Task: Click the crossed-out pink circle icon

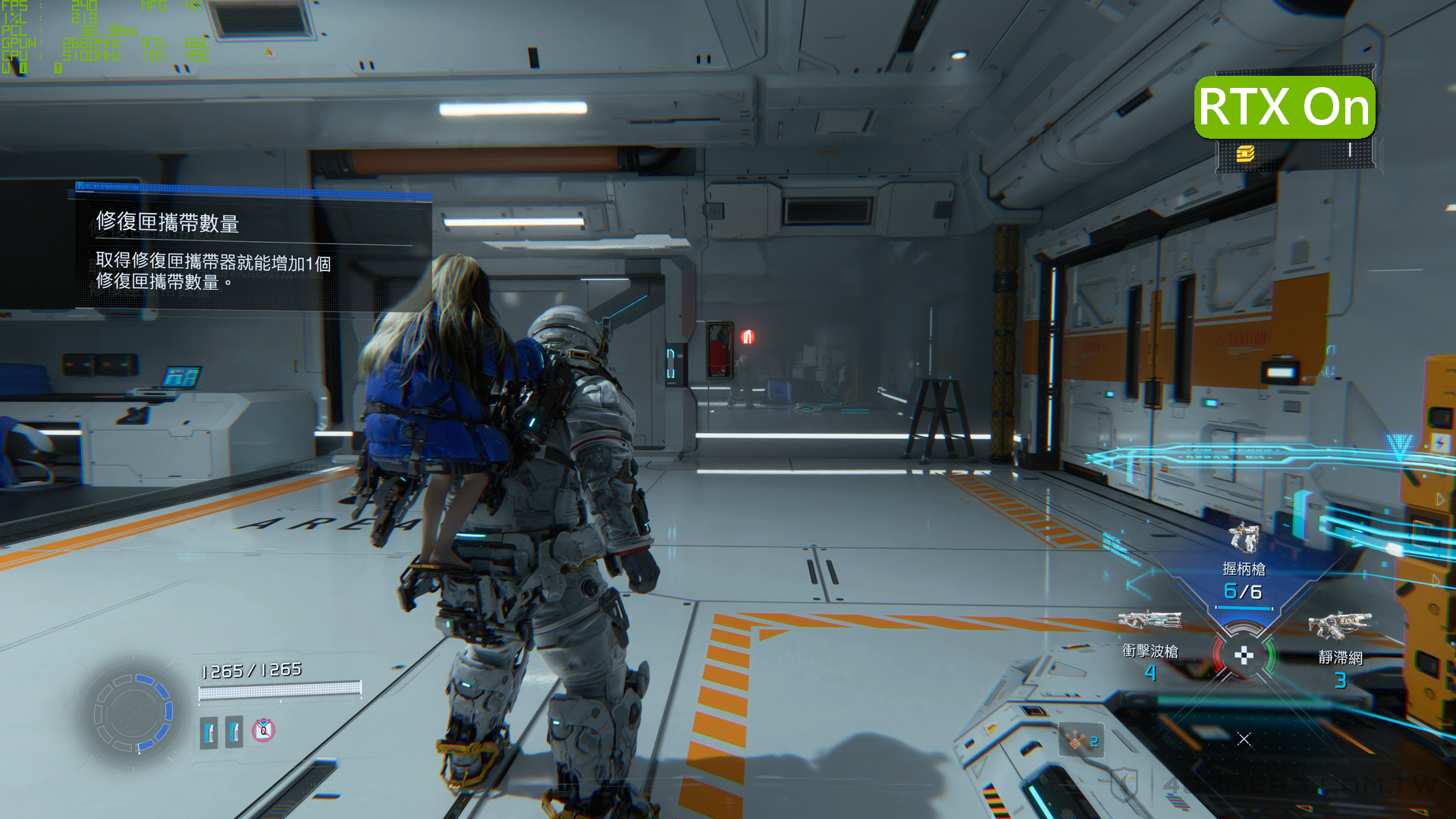Action: pyautogui.click(x=263, y=730)
